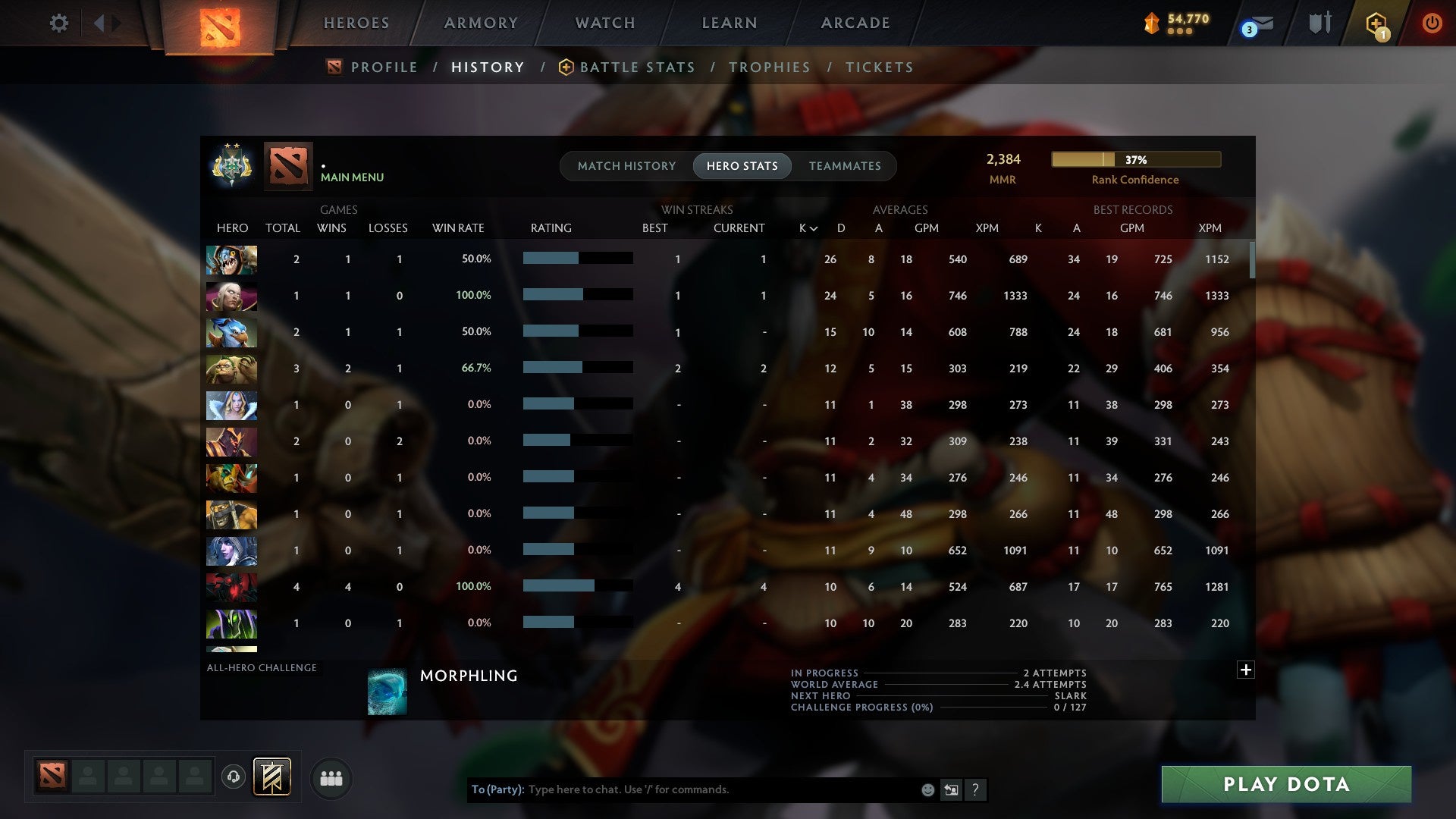Click the shield and sword icon in top bar
1456x819 pixels.
[x=1319, y=24]
